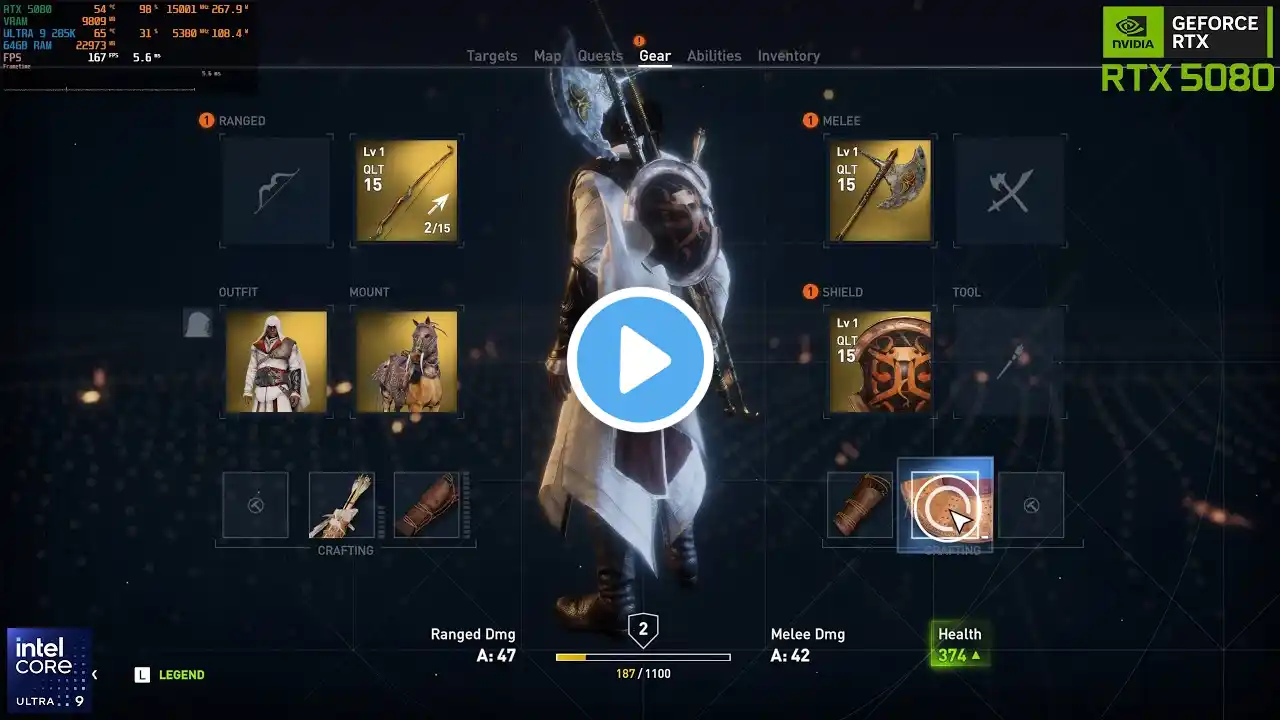Select the equipped axe melee slot
The image size is (1280, 720).
coord(880,191)
